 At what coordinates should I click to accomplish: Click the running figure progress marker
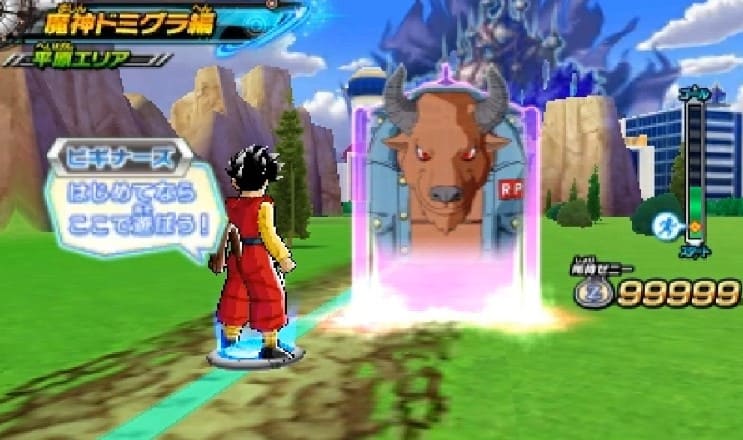[663, 227]
